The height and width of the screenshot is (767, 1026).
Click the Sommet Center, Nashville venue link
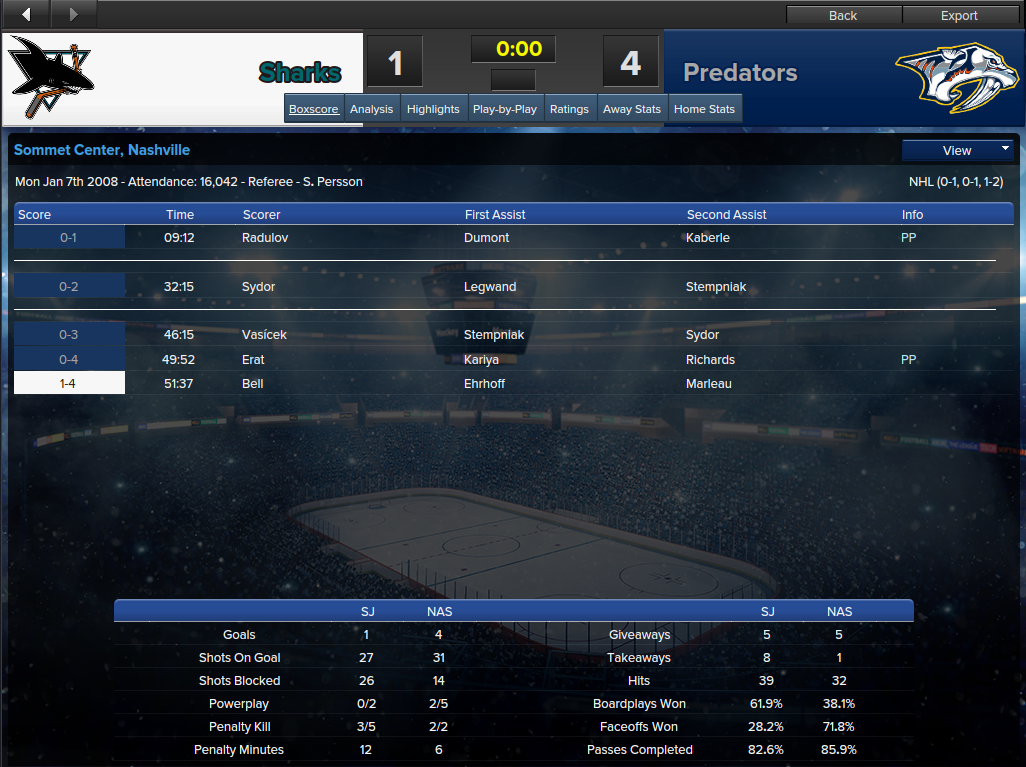coord(102,150)
